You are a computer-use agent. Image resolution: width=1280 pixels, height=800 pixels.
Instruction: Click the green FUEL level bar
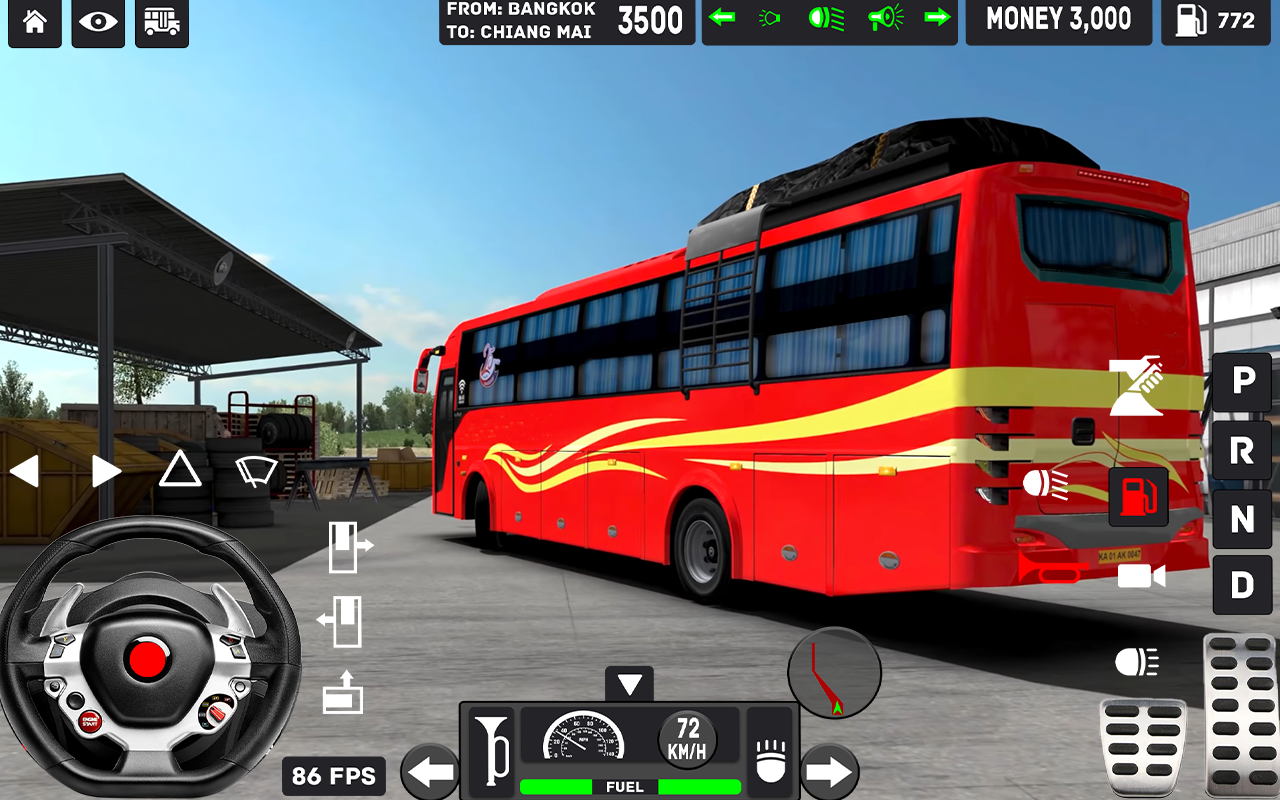click(x=629, y=786)
